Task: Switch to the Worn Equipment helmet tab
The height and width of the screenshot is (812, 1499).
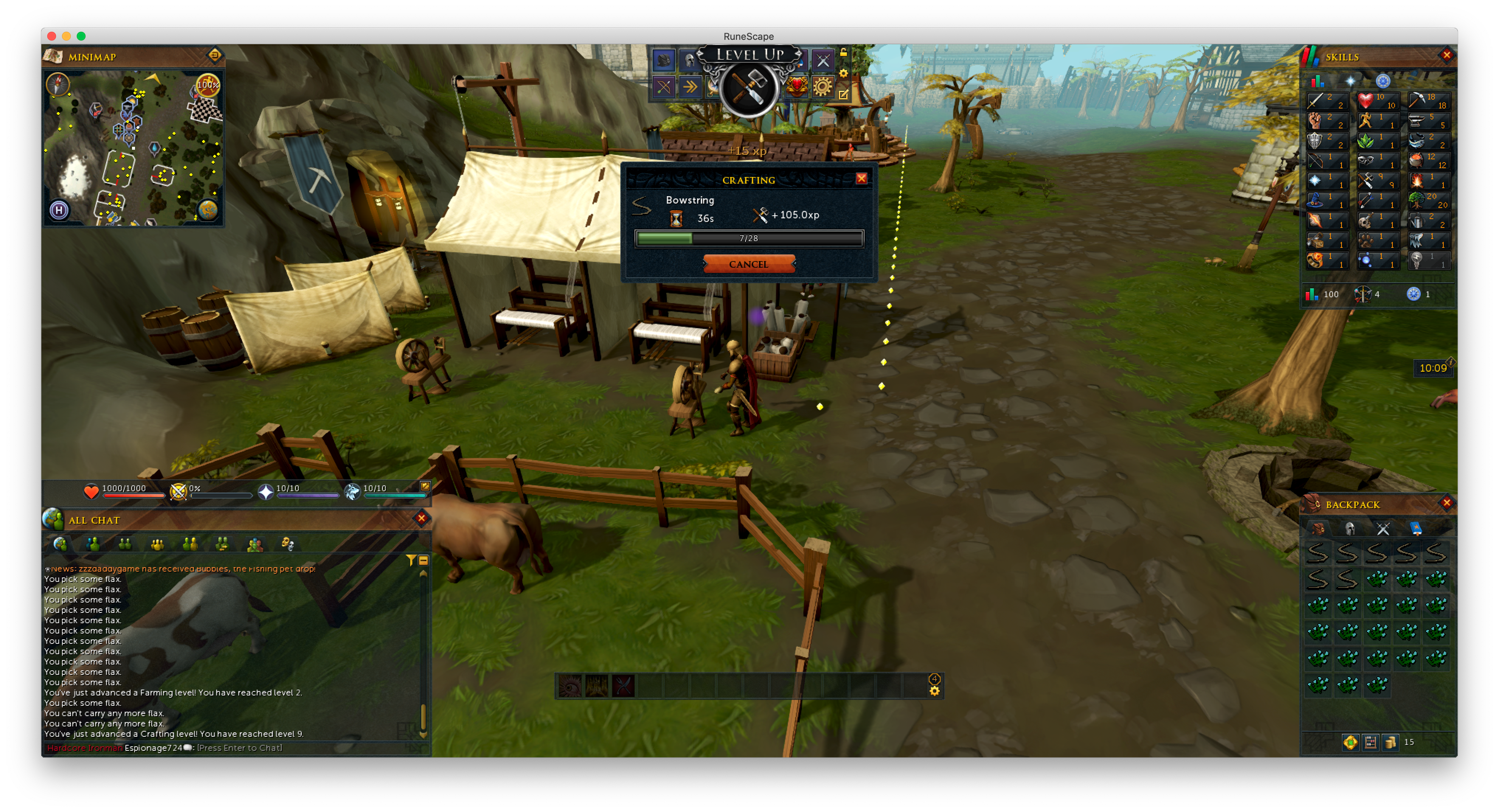Action: (1350, 528)
